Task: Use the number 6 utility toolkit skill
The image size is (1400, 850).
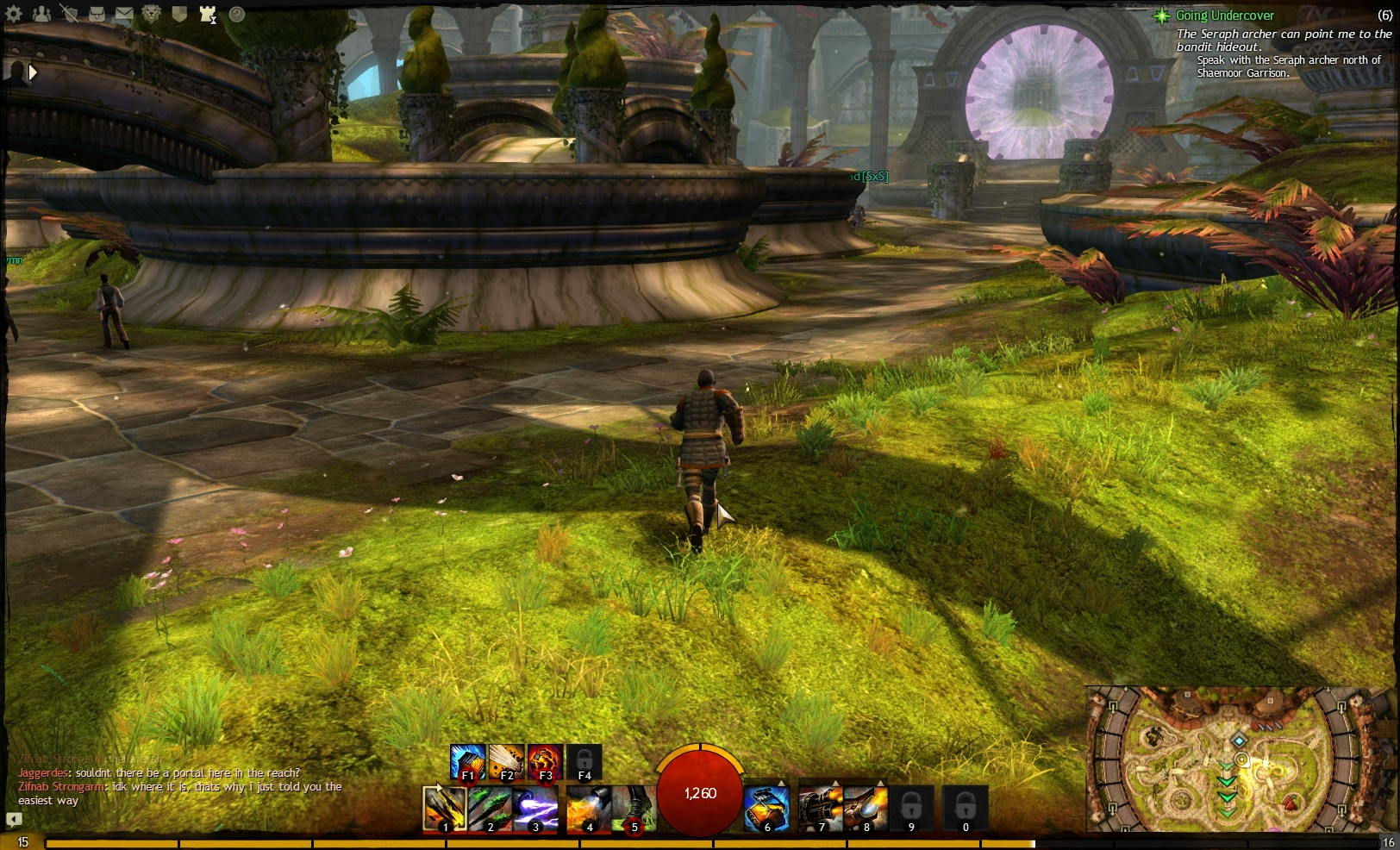Action: (x=767, y=807)
